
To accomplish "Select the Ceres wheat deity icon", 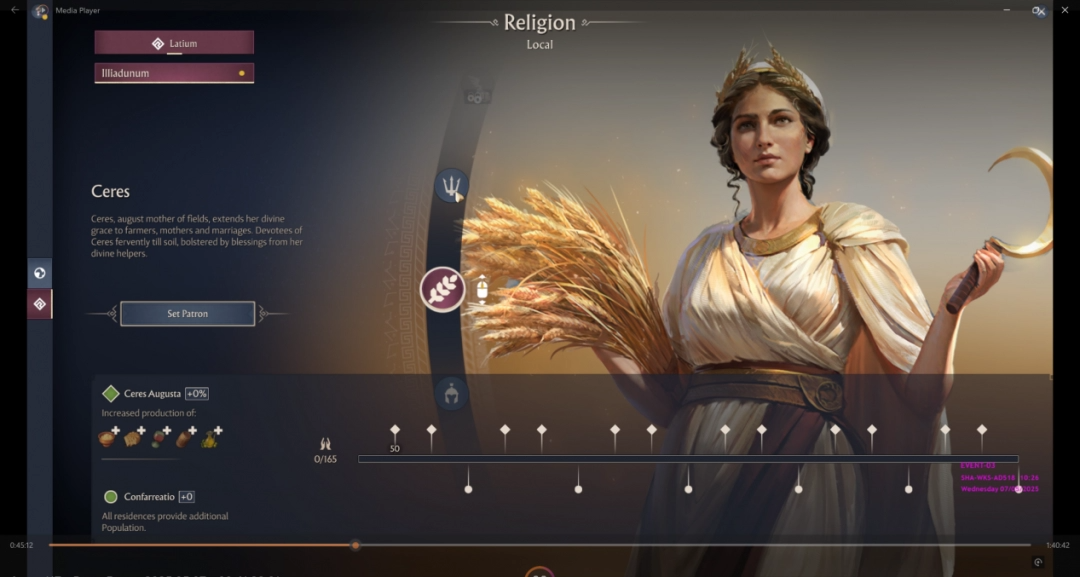I will 442,289.
